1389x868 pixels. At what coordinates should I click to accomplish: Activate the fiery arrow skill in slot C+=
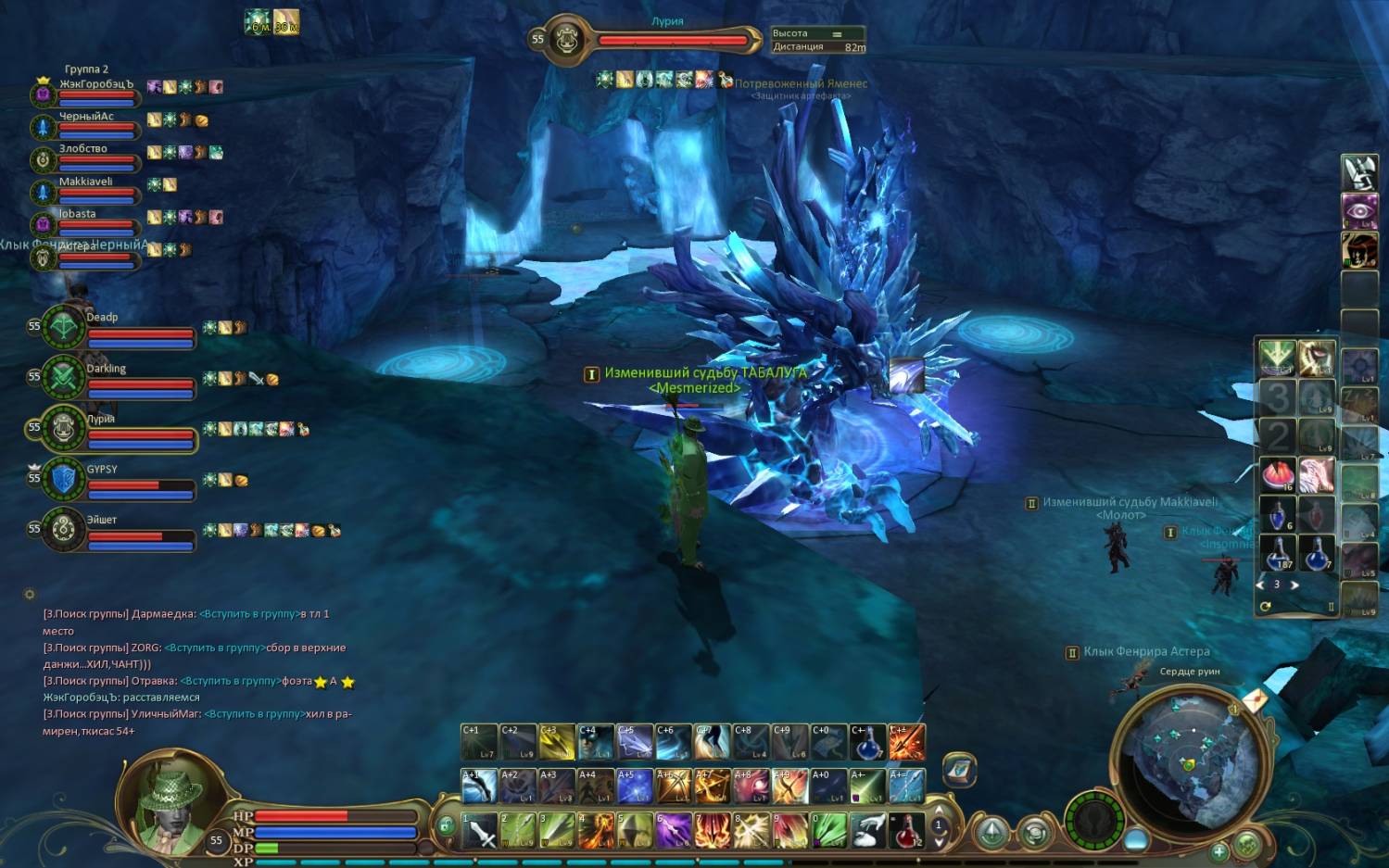pyautogui.click(x=906, y=742)
